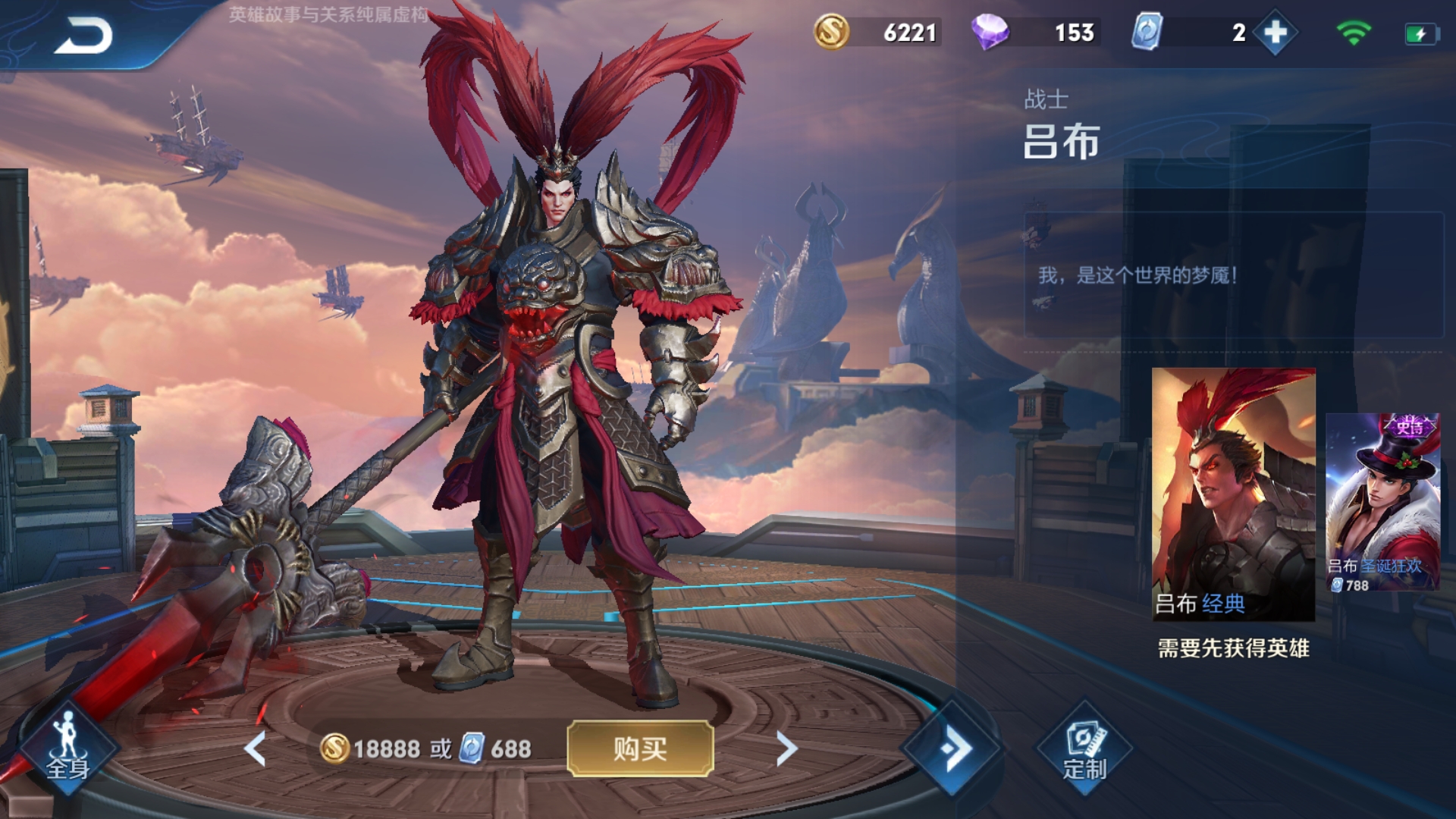Choose the 圣诞狂欢 epic skin thumbnail
Screen dimensions: 1456x819
pos(1382,503)
